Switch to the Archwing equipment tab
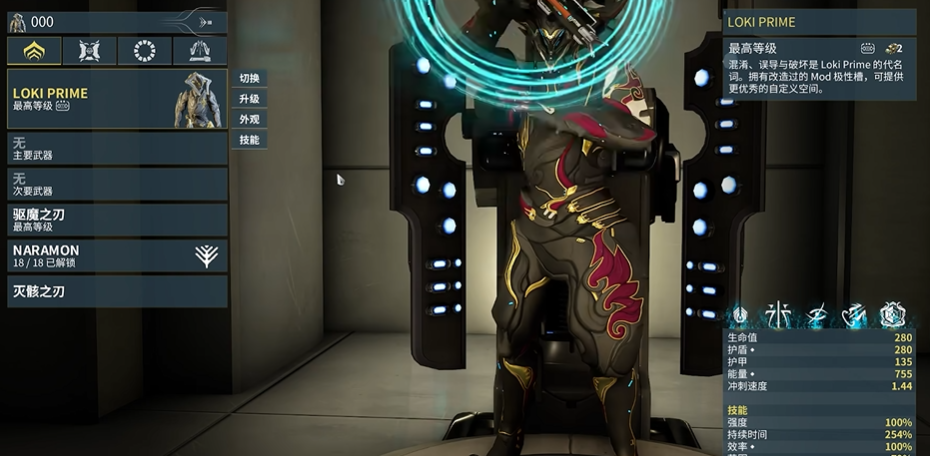The height and width of the screenshot is (456, 930). (200, 50)
